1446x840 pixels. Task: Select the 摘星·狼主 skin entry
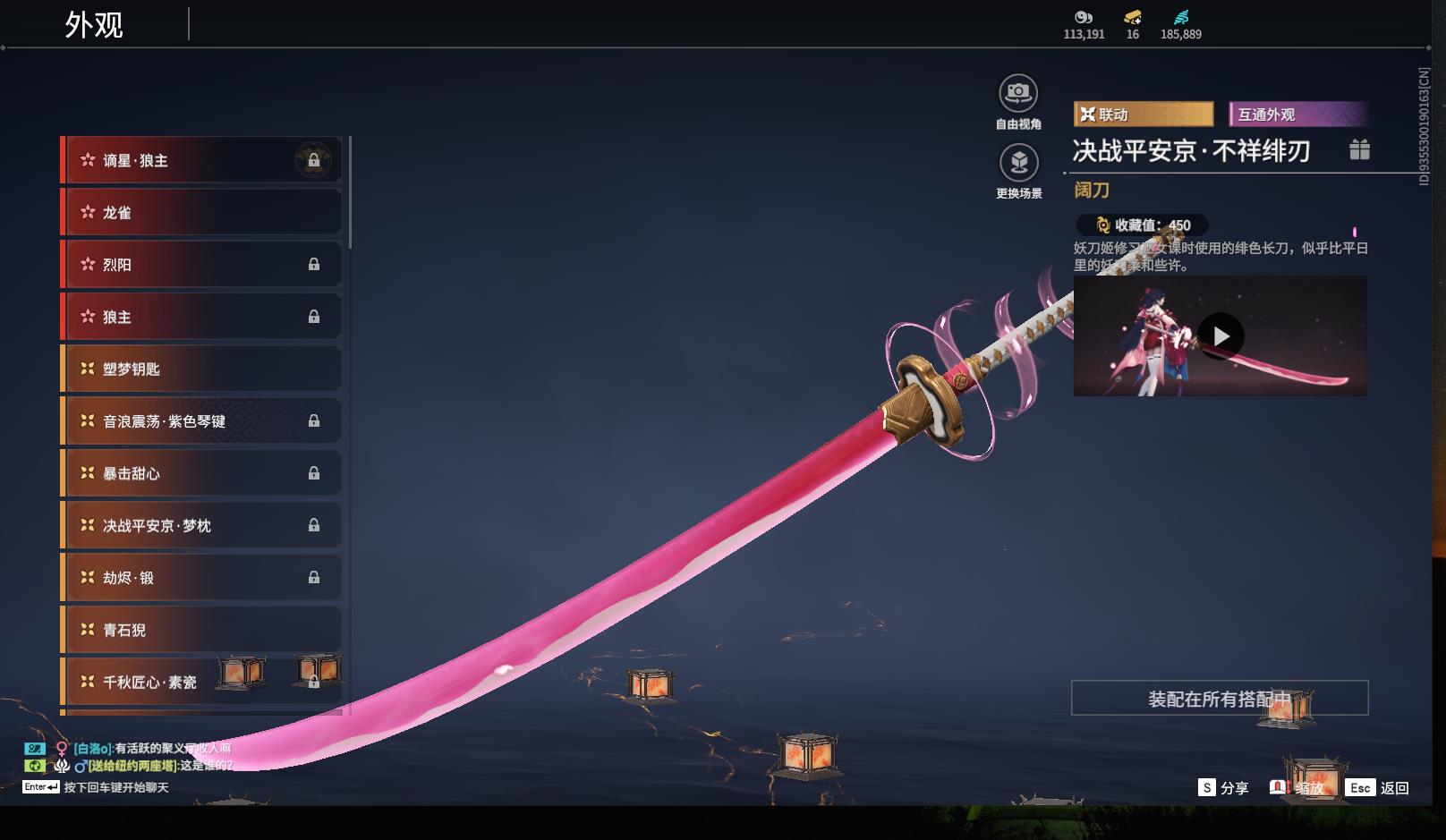point(201,161)
